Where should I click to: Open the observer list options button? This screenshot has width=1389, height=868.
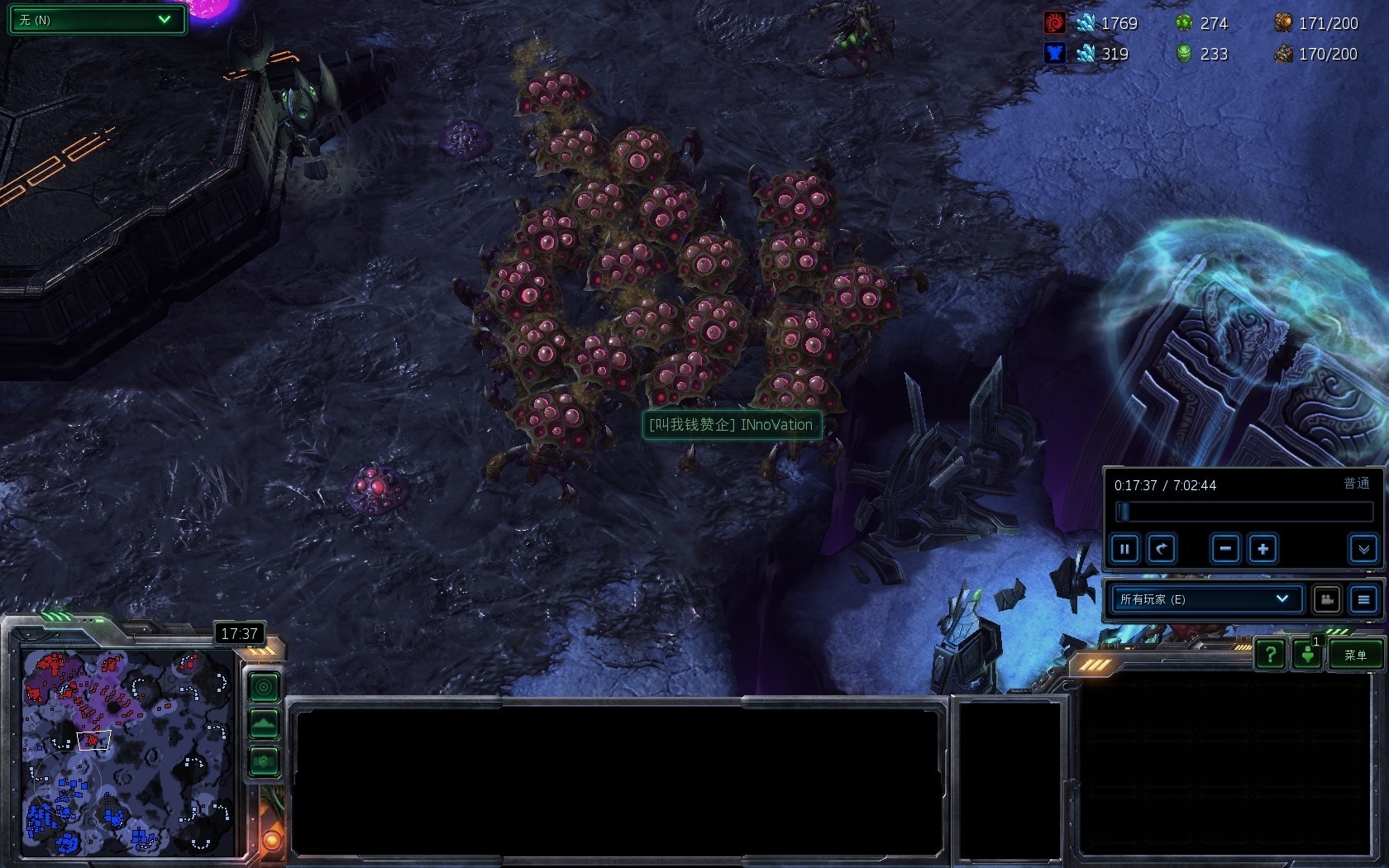tap(1363, 599)
